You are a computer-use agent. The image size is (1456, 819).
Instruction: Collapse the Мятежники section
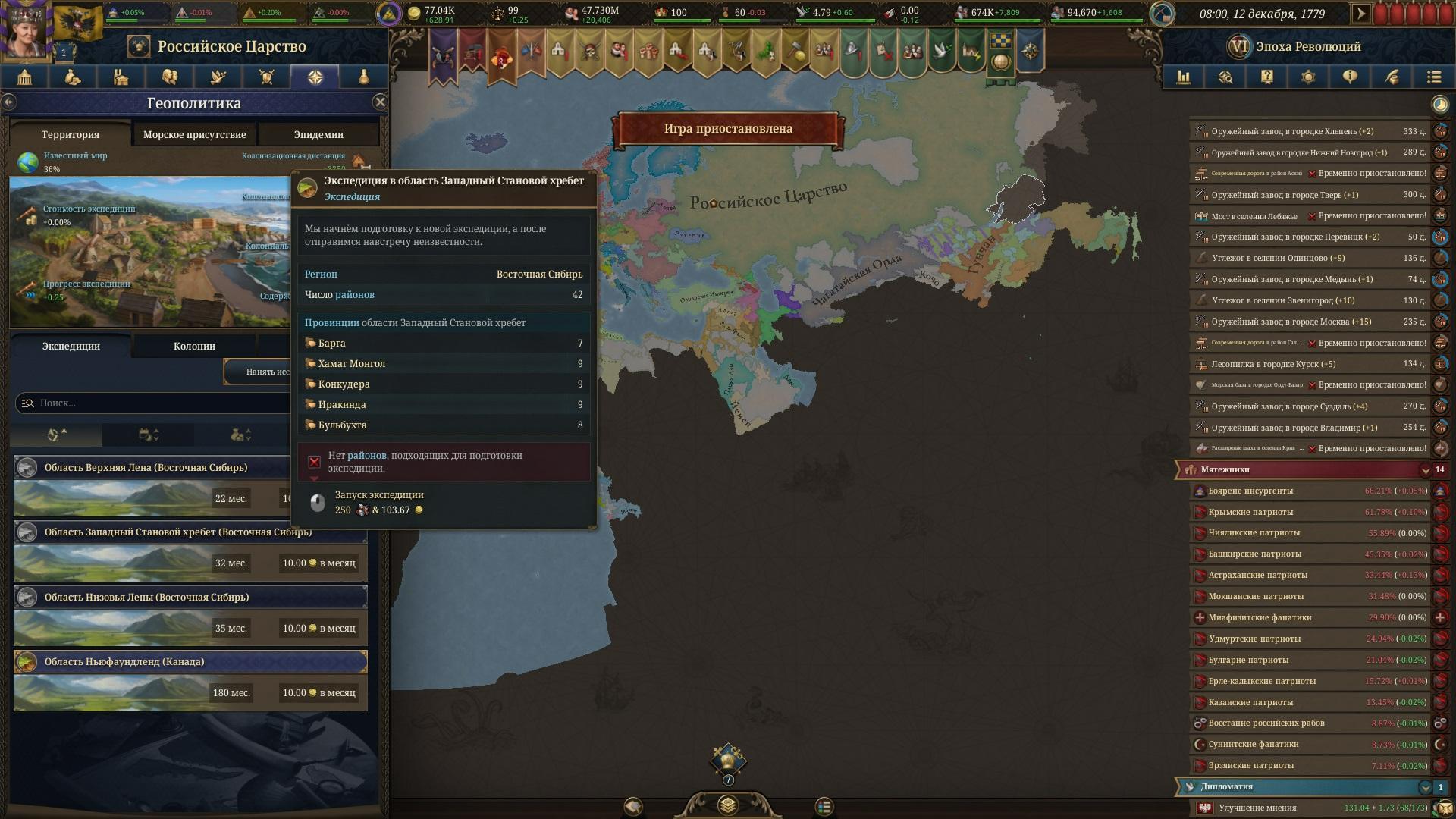(1425, 470)
